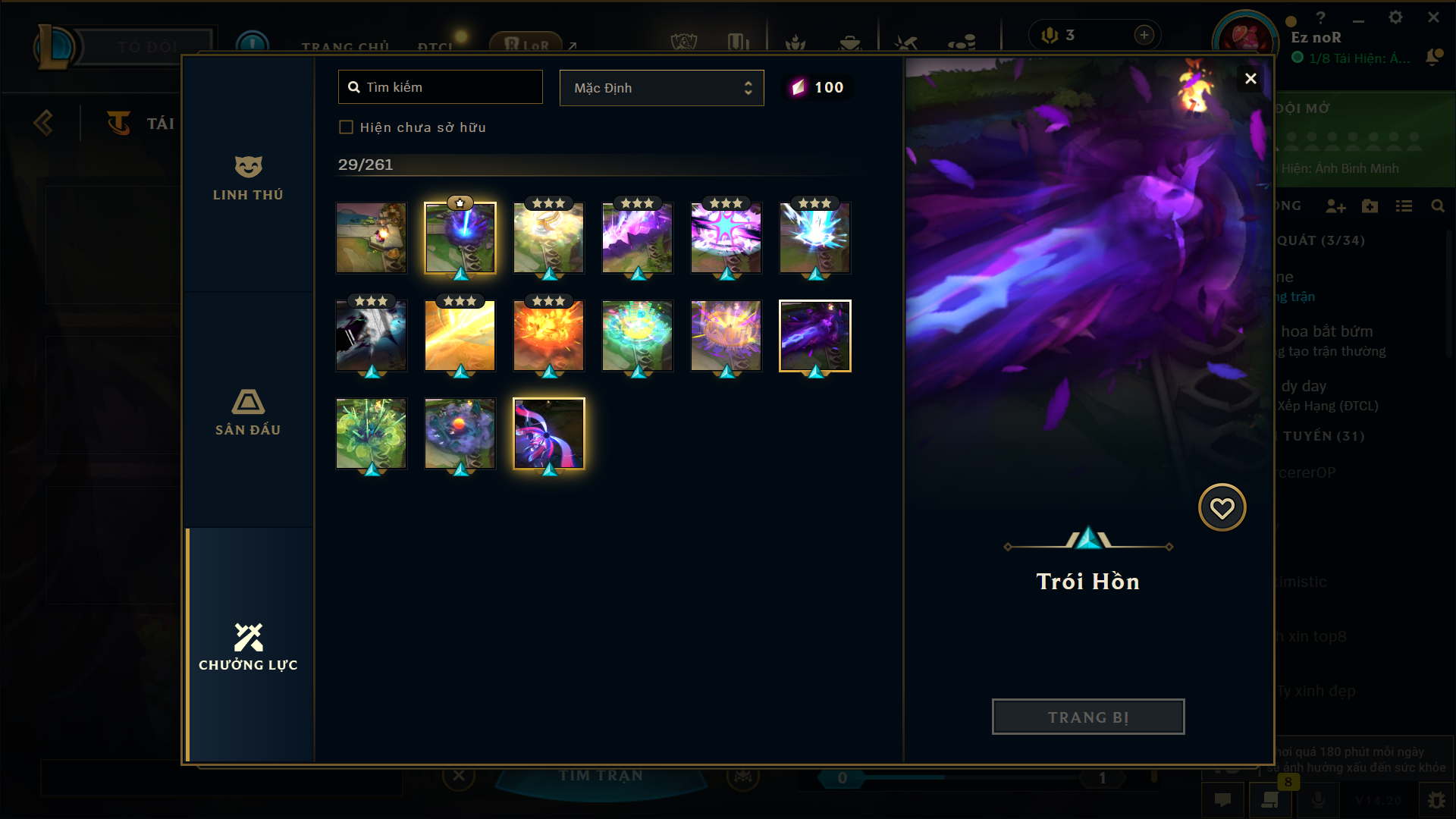
Task: Enable the Hiện chưa sở hữu checkbox
Action: click(x=347, y=127)
